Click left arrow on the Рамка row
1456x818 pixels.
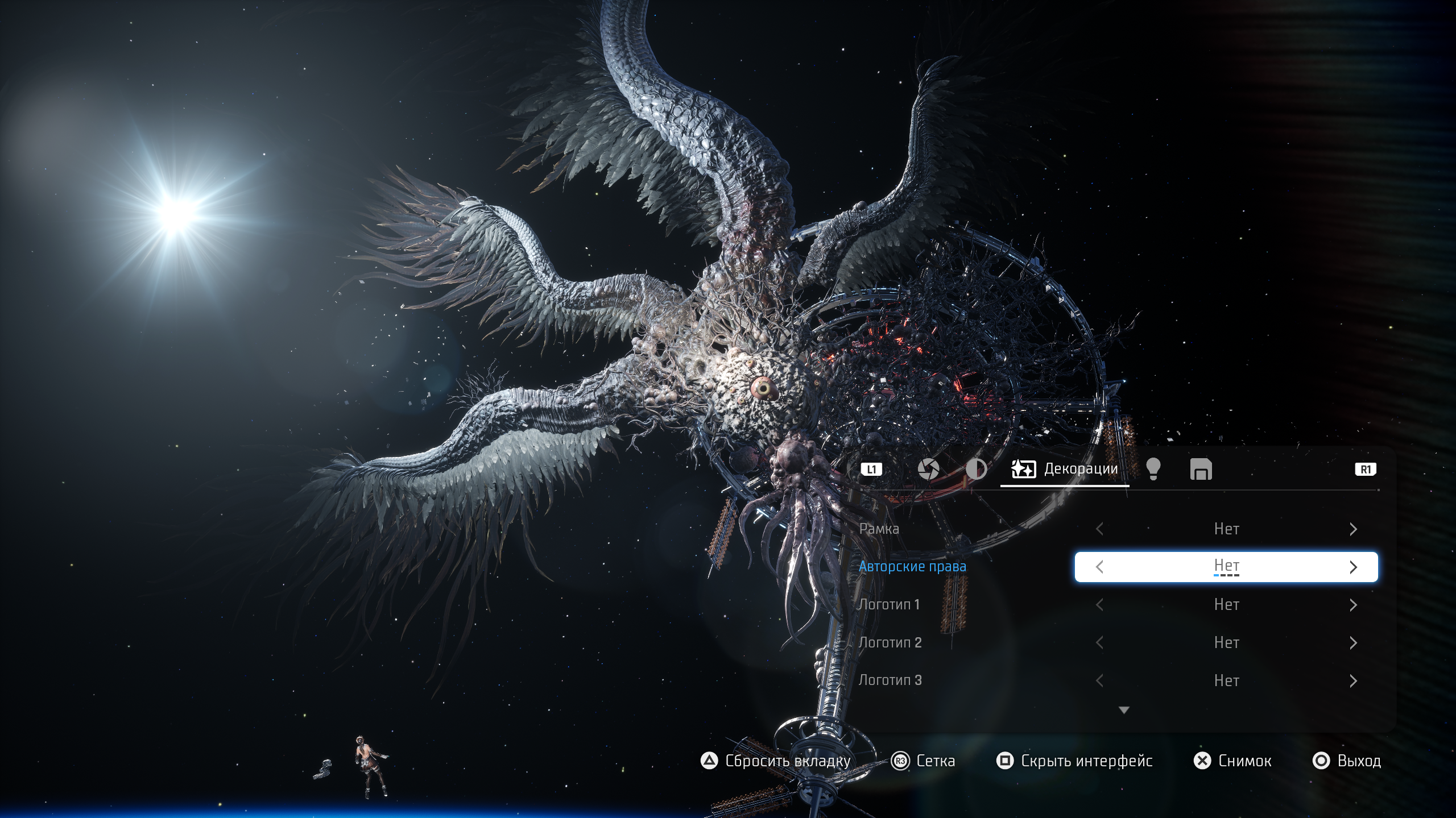click(1099, 529)
